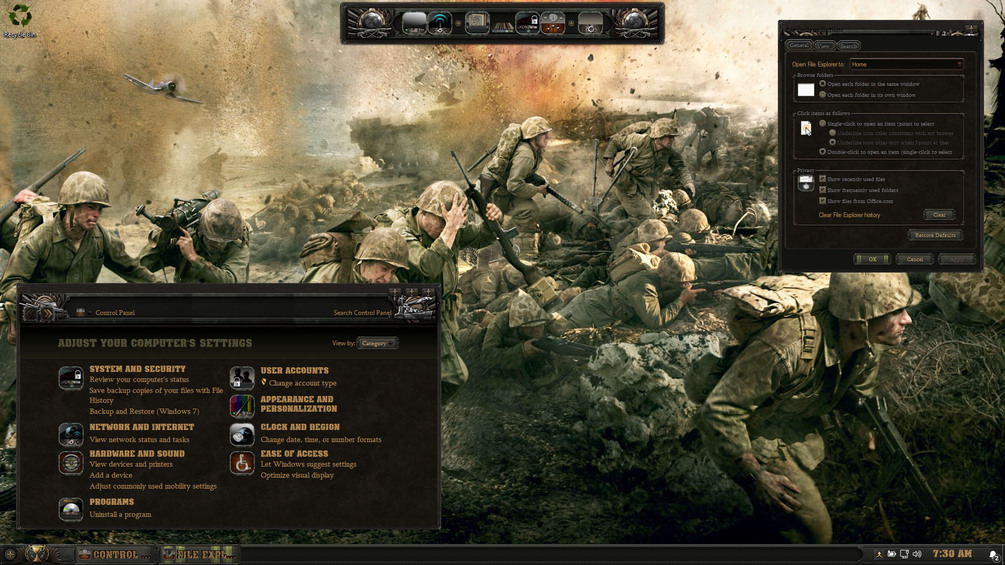Click the Uninstall a program link
The image size is (1005, 565).
120,514
